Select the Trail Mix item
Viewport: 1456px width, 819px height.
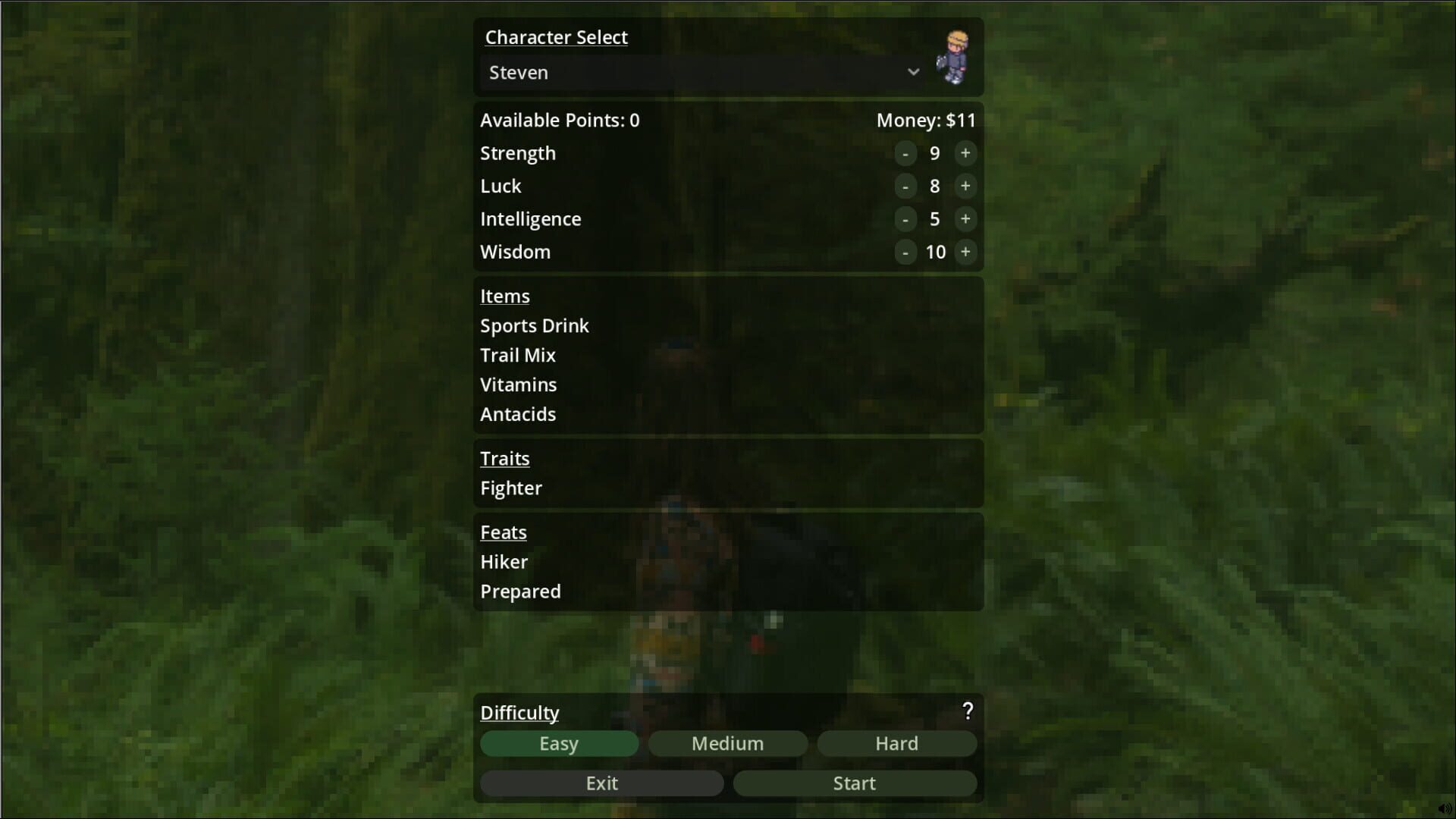click(x=517, y=355)
